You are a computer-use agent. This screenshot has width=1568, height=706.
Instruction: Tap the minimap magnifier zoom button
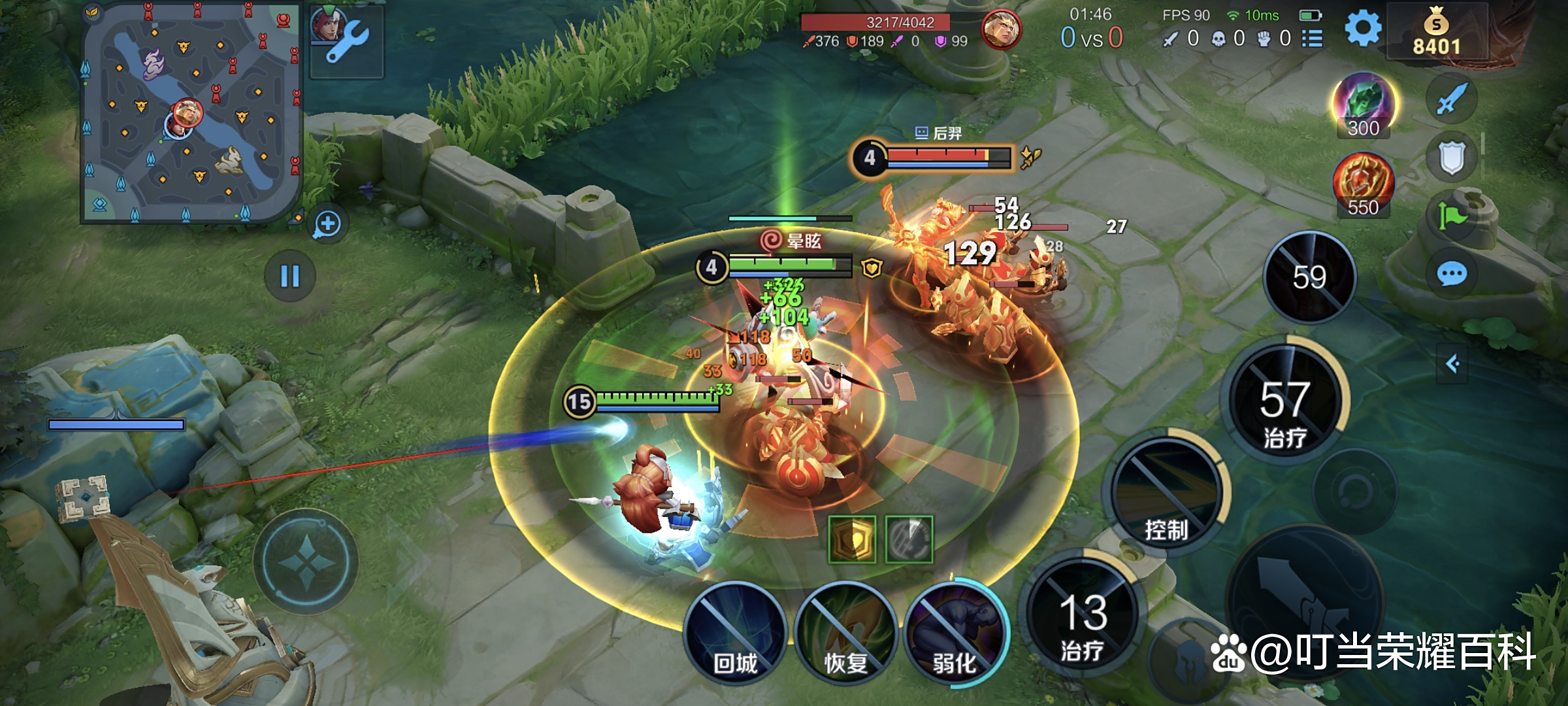point(327,224)
